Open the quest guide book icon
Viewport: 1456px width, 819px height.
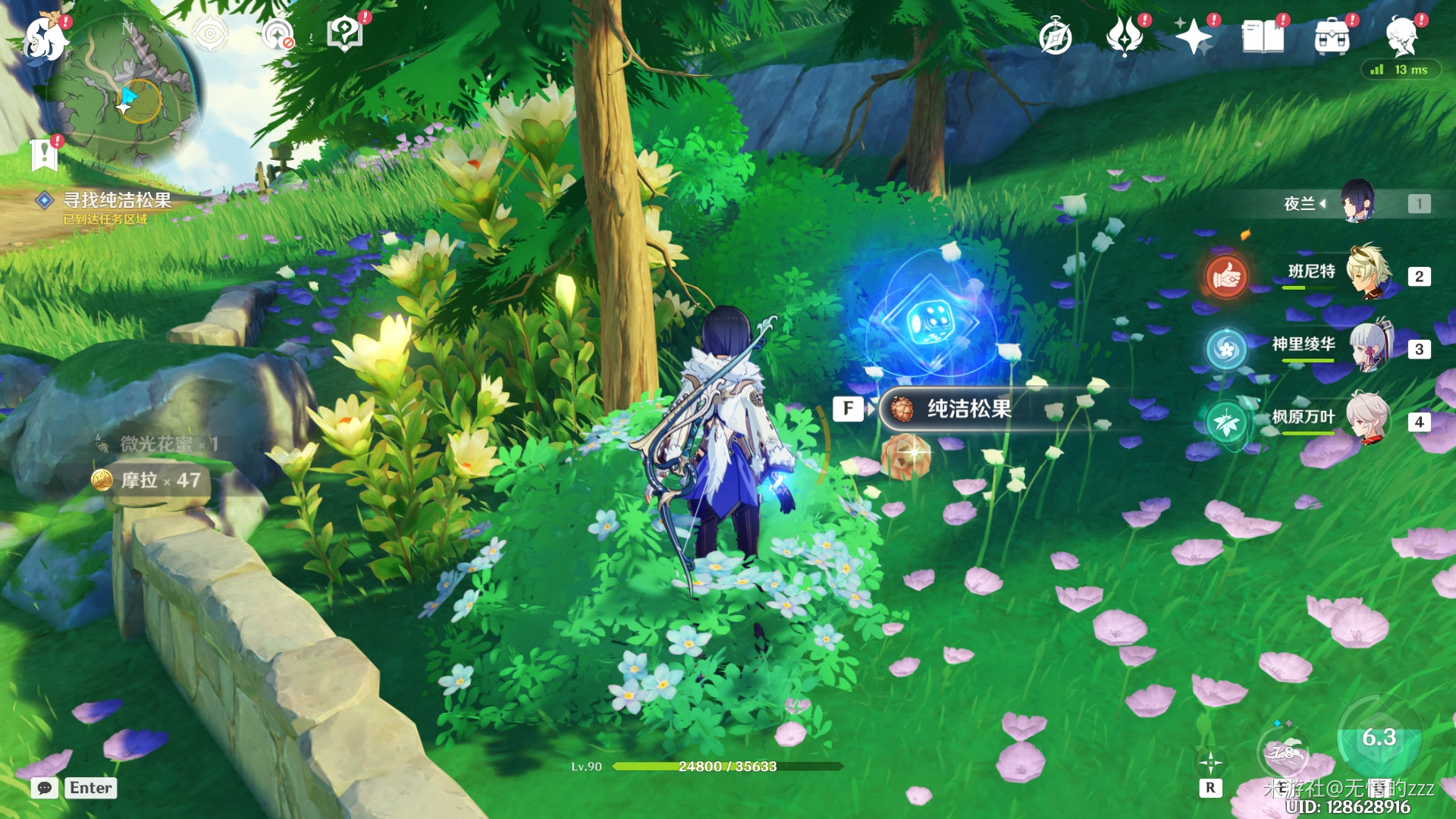pos(345,35)
